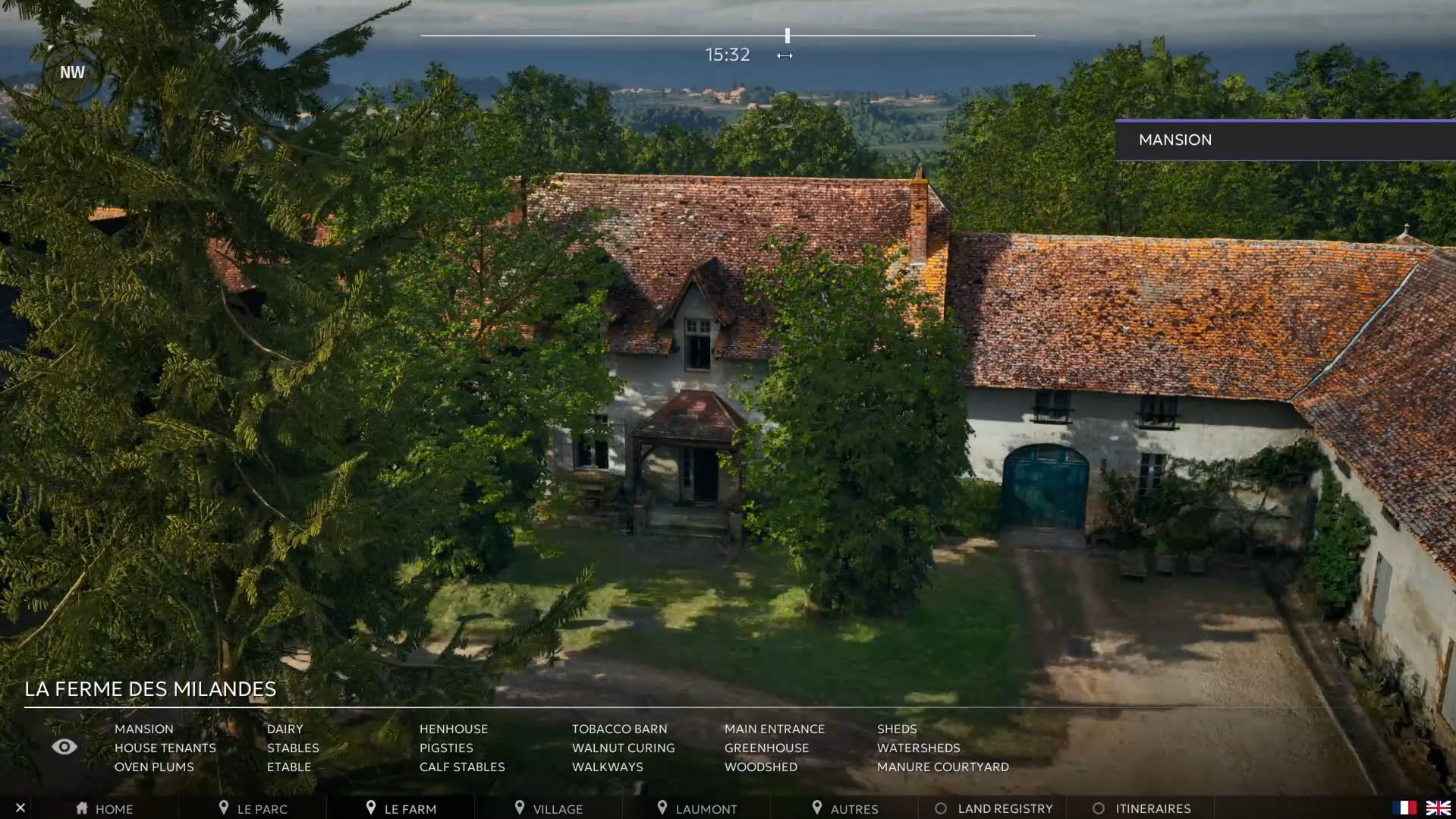
Task: View the Manure Courtyard
Action: point(942,767)
